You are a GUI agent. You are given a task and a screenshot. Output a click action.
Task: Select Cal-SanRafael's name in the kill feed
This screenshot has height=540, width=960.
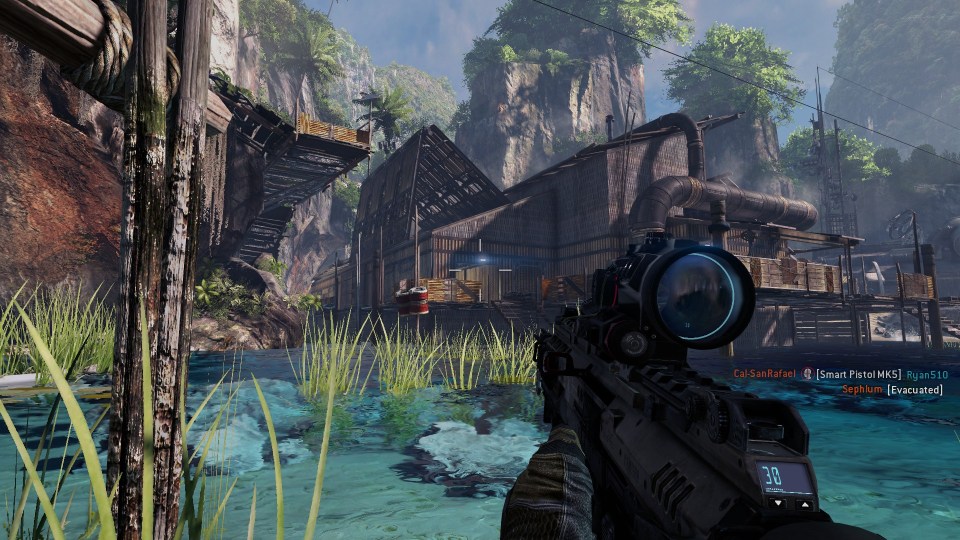click(765, 374)
